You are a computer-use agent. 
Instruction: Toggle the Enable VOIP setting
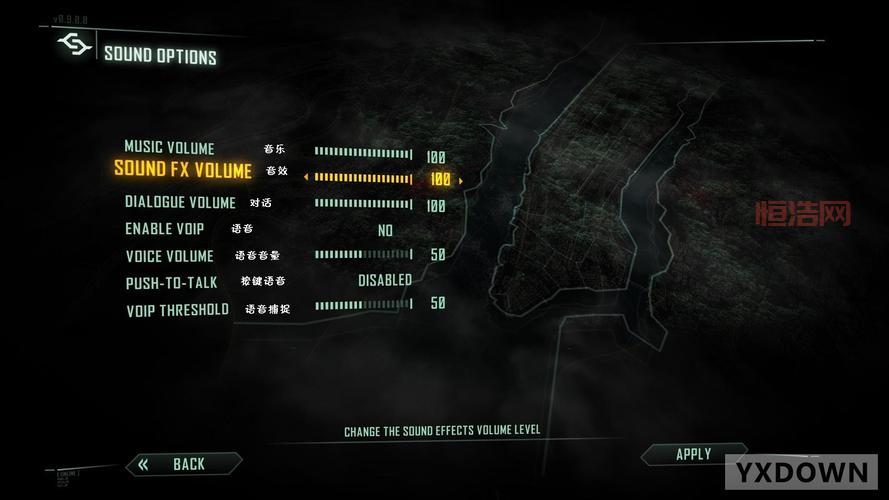tap(385, 230)
